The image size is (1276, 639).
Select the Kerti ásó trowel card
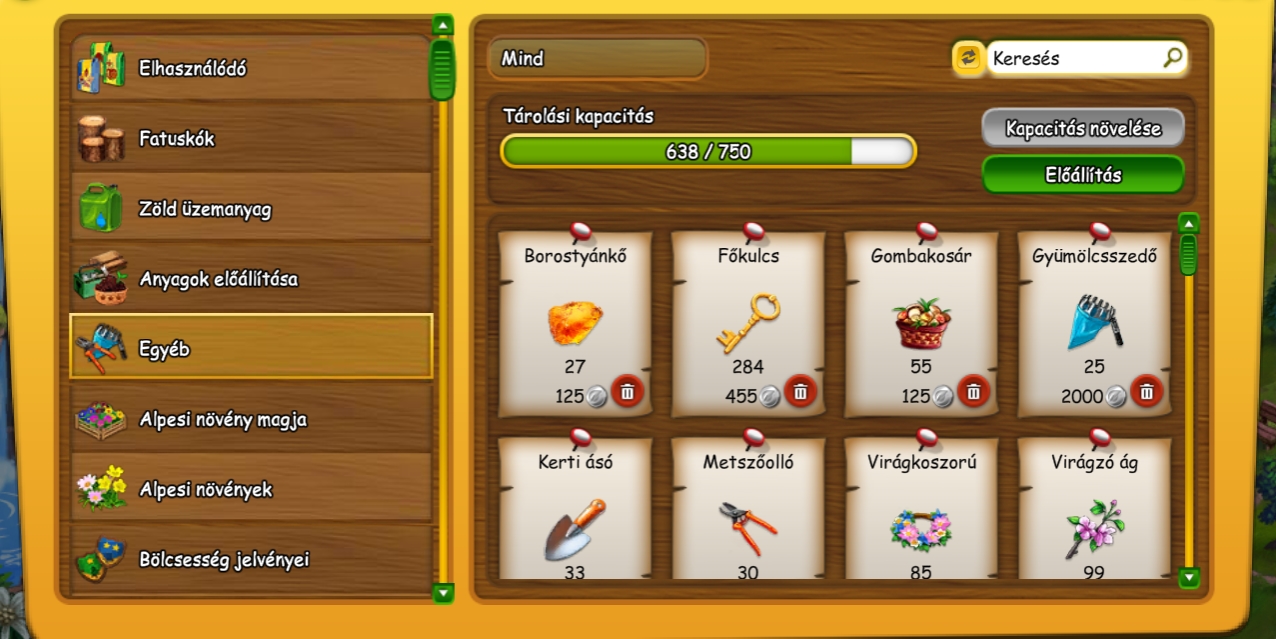(575, 520)
